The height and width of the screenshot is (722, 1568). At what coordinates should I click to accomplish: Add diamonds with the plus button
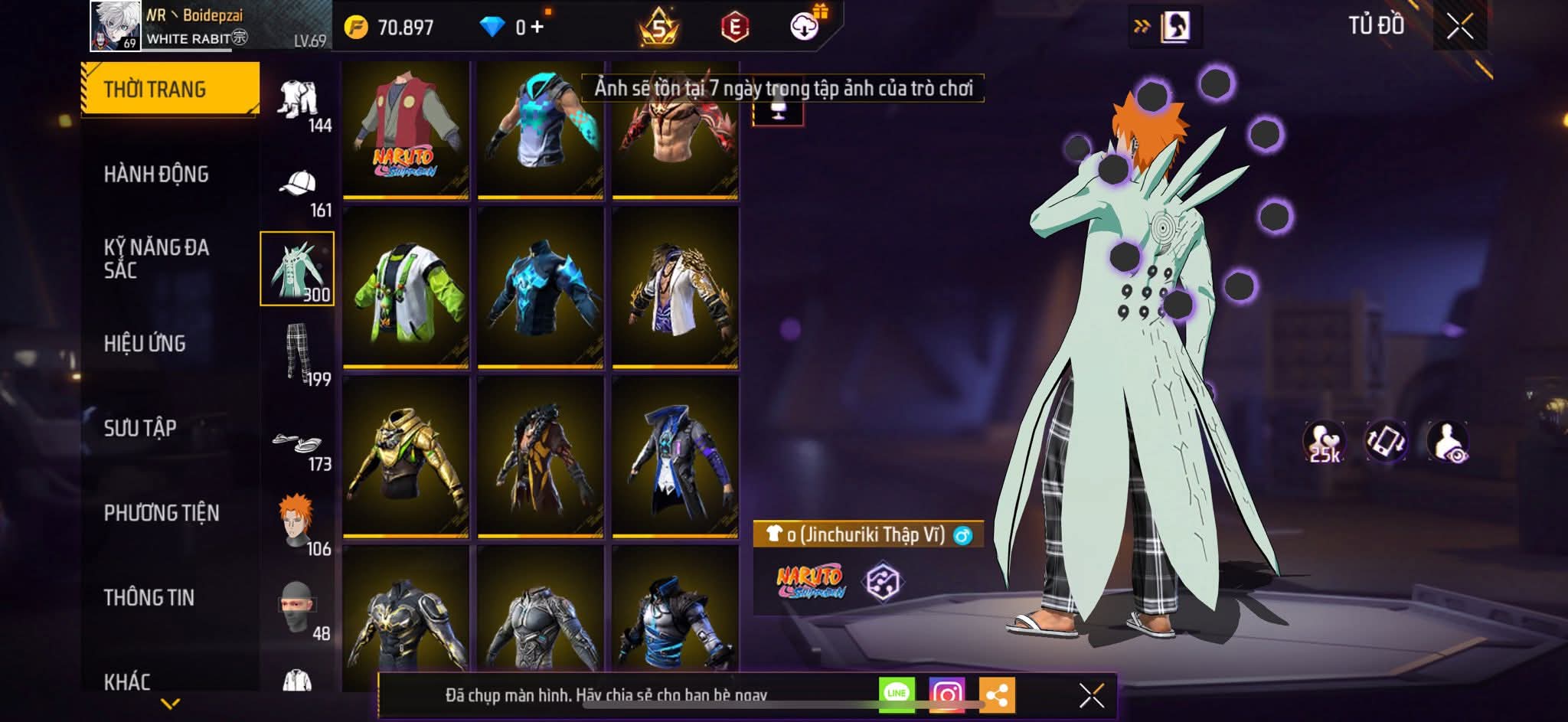point(537,28)
